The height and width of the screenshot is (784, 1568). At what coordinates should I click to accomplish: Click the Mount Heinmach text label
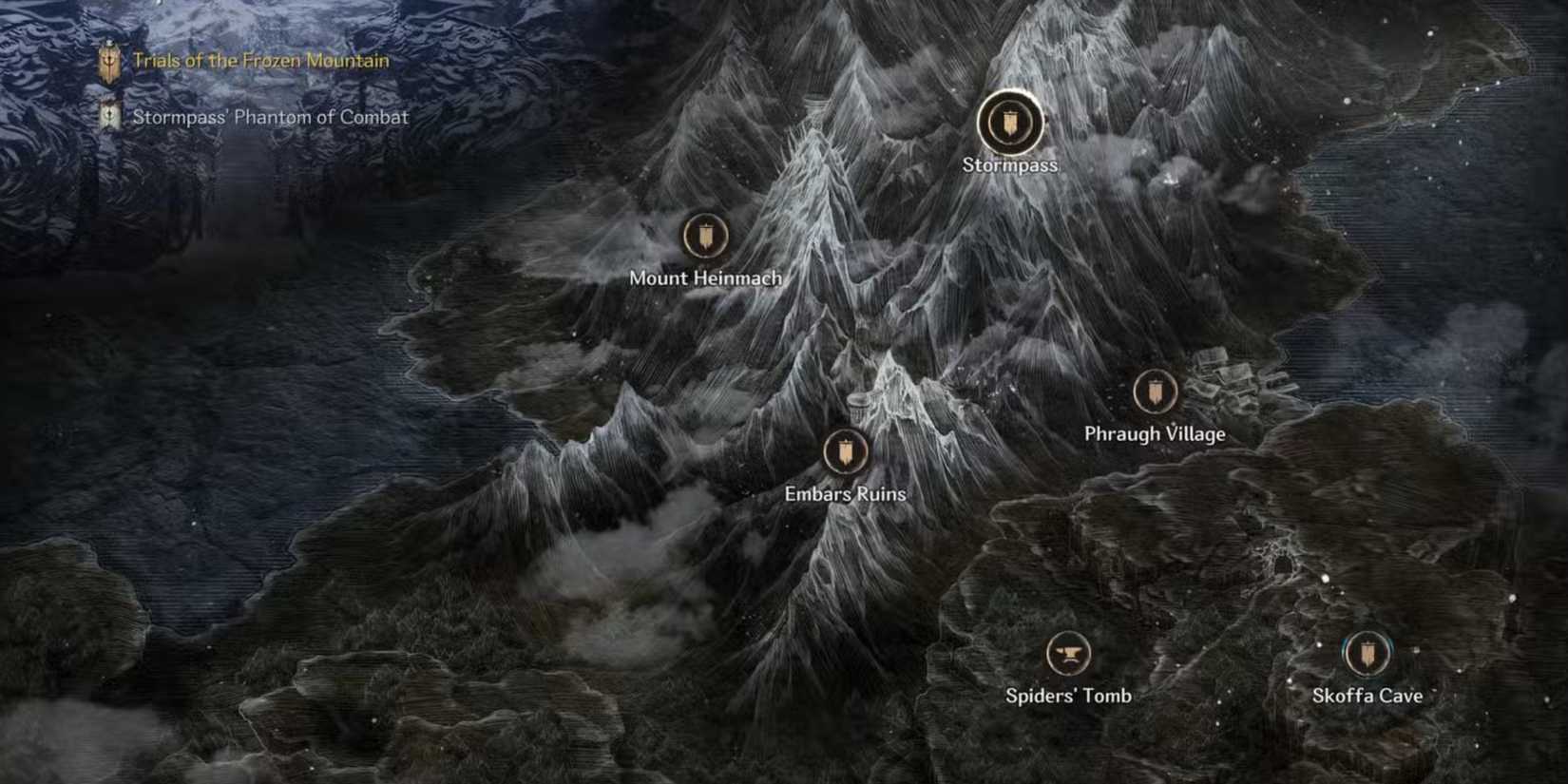point(704,278)
